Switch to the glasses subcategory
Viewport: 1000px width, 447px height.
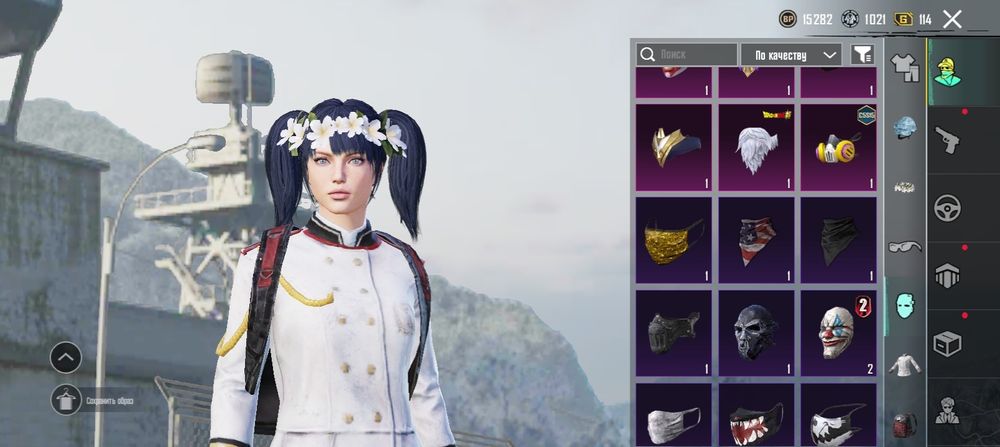click(x=904, y=246)
